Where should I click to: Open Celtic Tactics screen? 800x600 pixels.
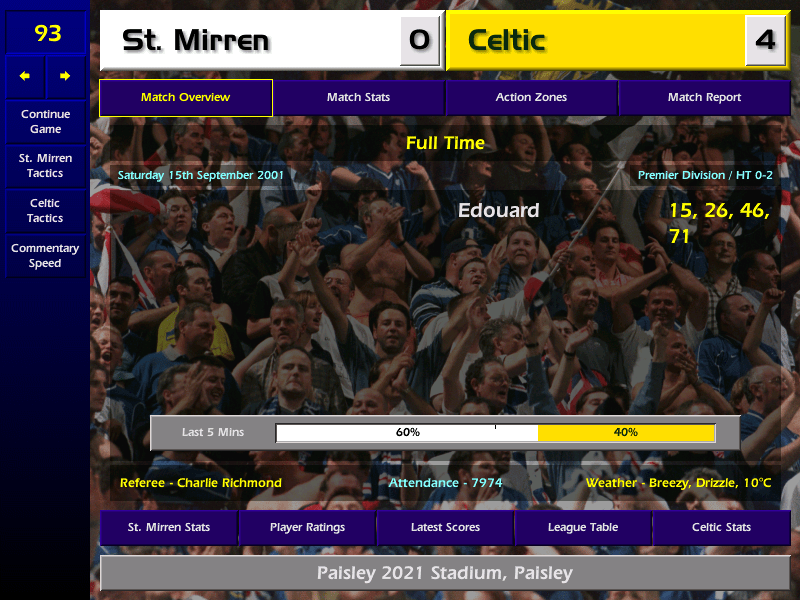tap(45, 210)
